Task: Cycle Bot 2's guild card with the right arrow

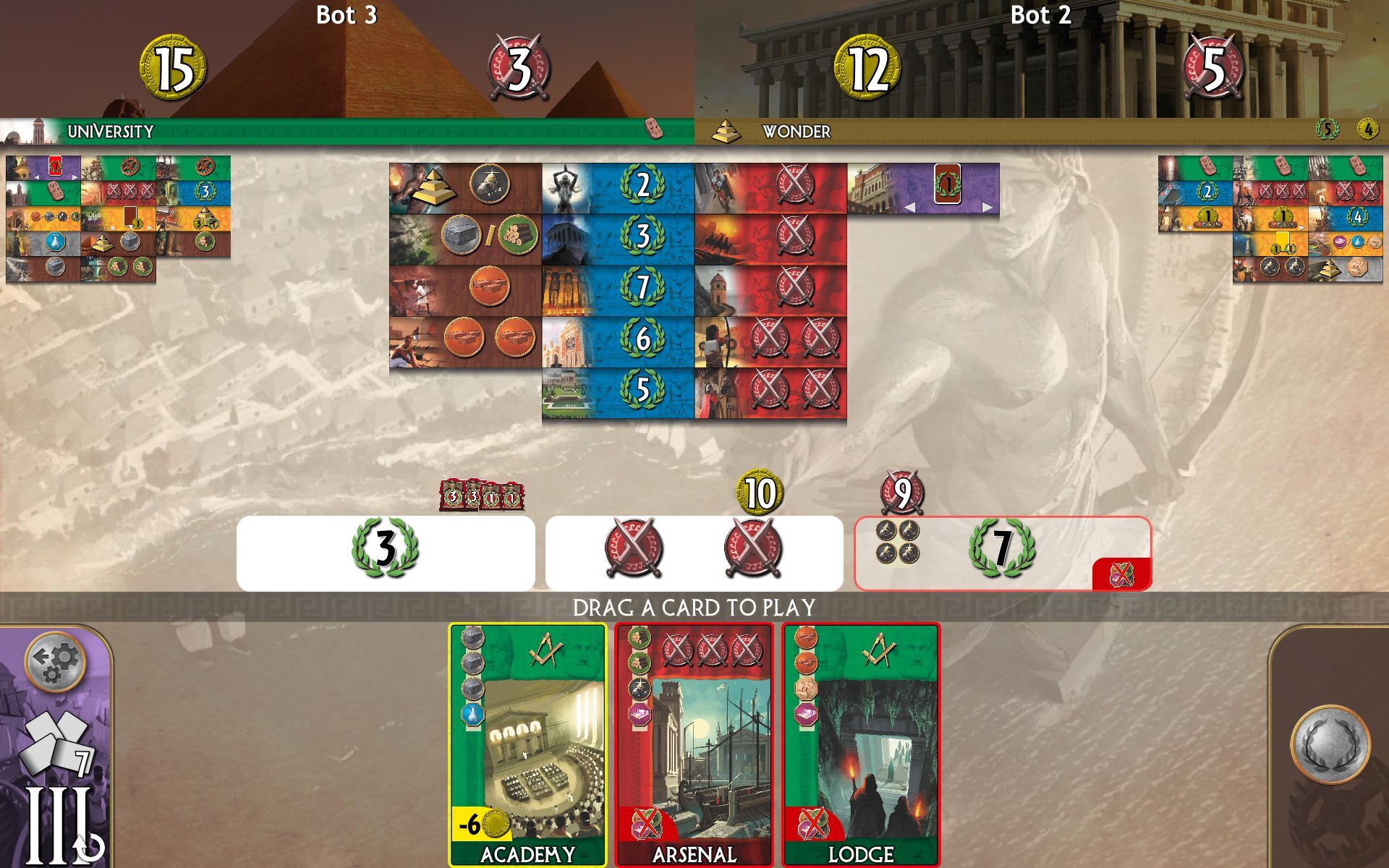Action: tap(989, 208)
